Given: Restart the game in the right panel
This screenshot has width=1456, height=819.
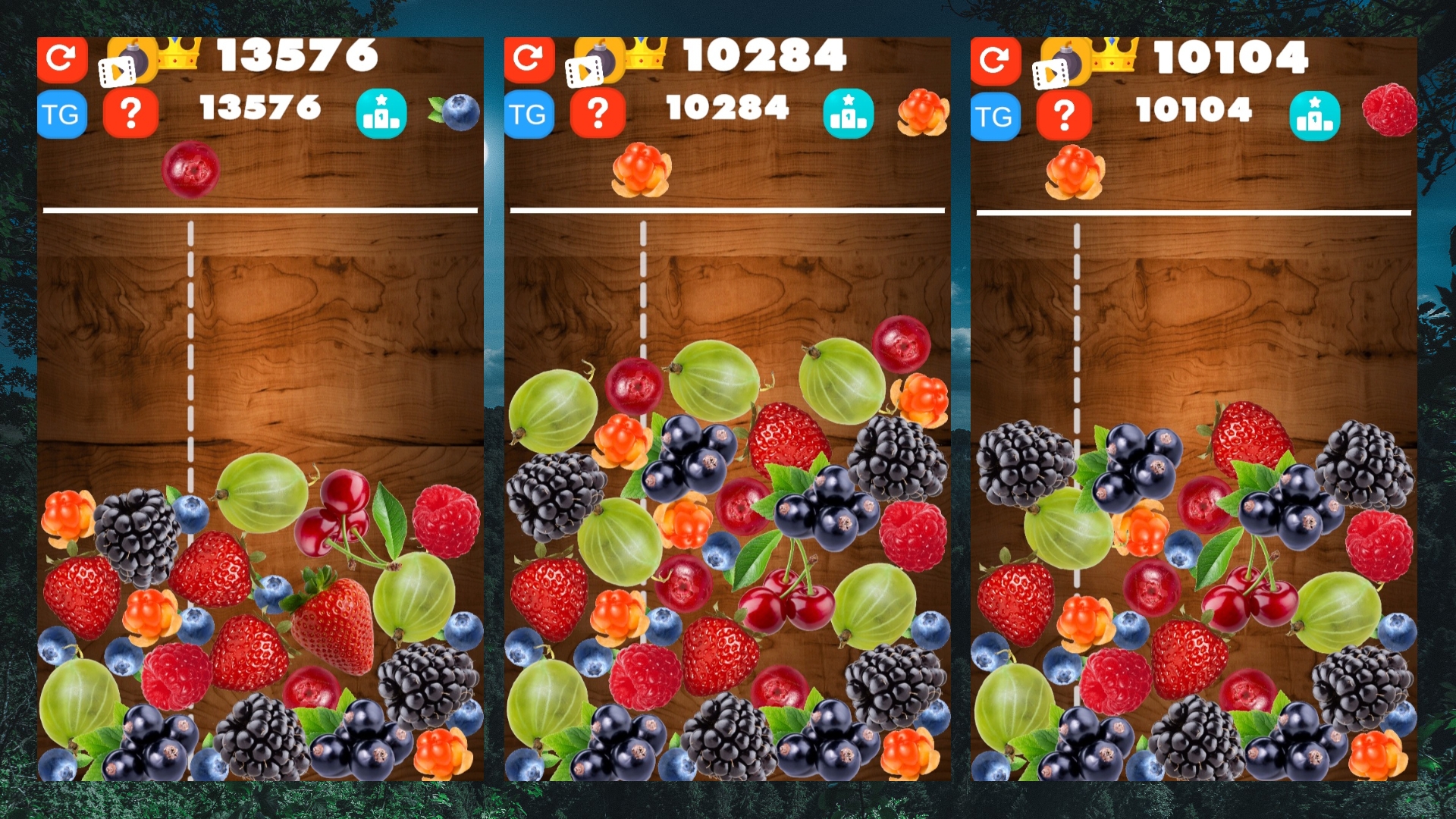Looking at the screenshot, I should point(996,58).
